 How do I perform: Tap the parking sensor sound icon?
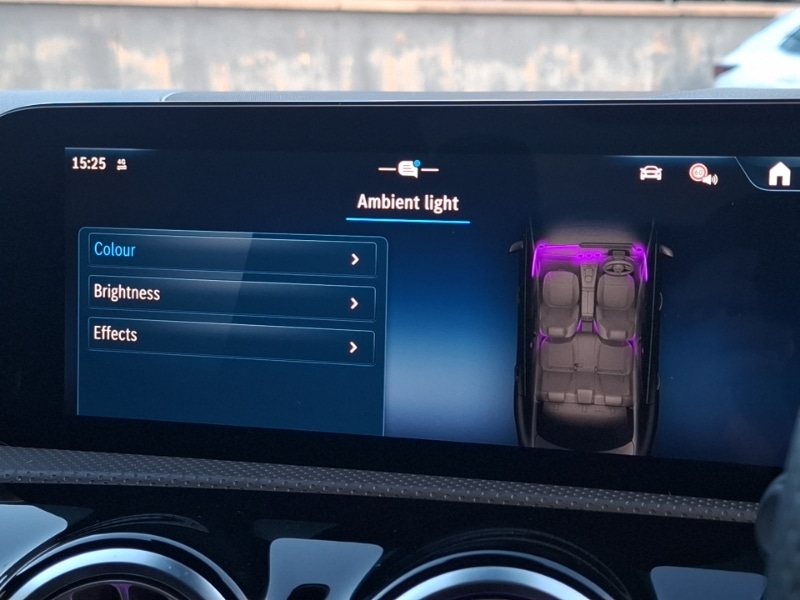point(702,174)
